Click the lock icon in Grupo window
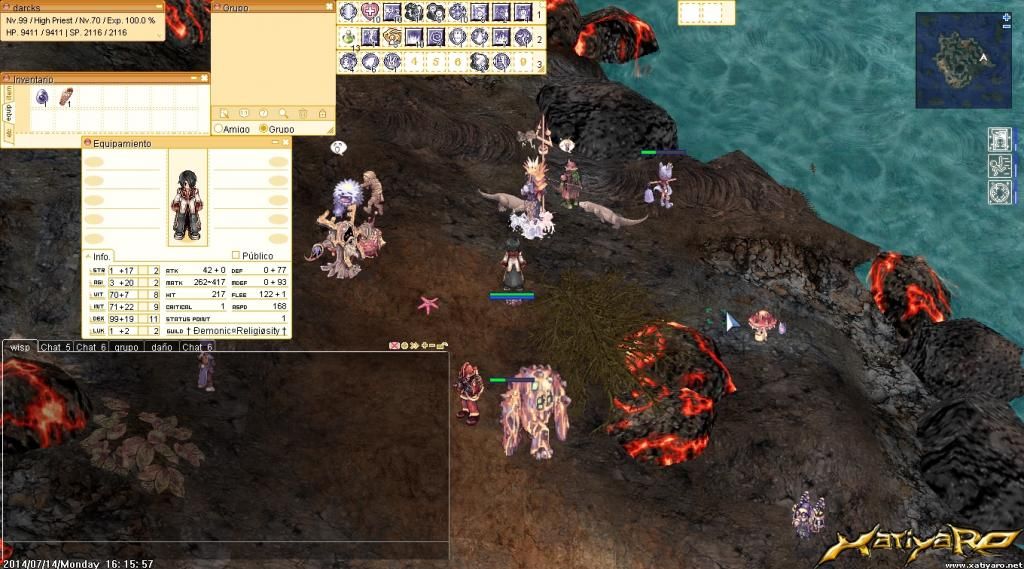The image size is (1024, 569). tap(322, 114)
